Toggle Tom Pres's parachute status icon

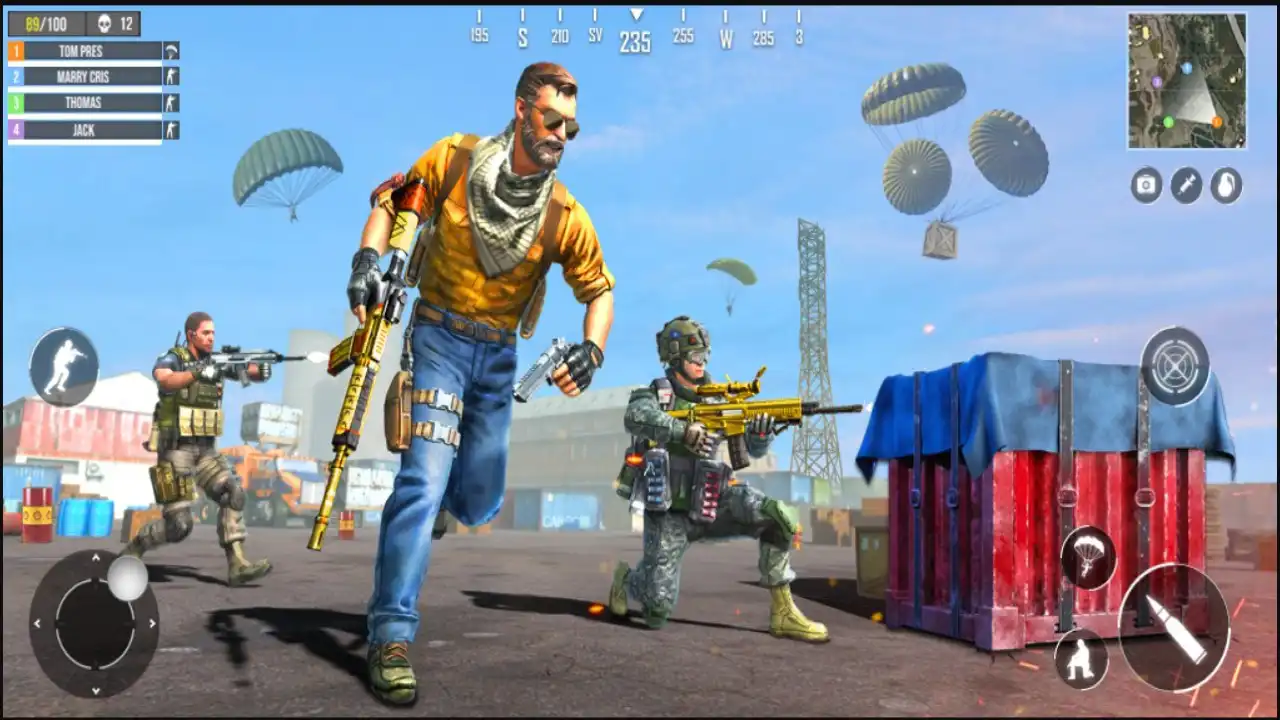coord(172,49)
